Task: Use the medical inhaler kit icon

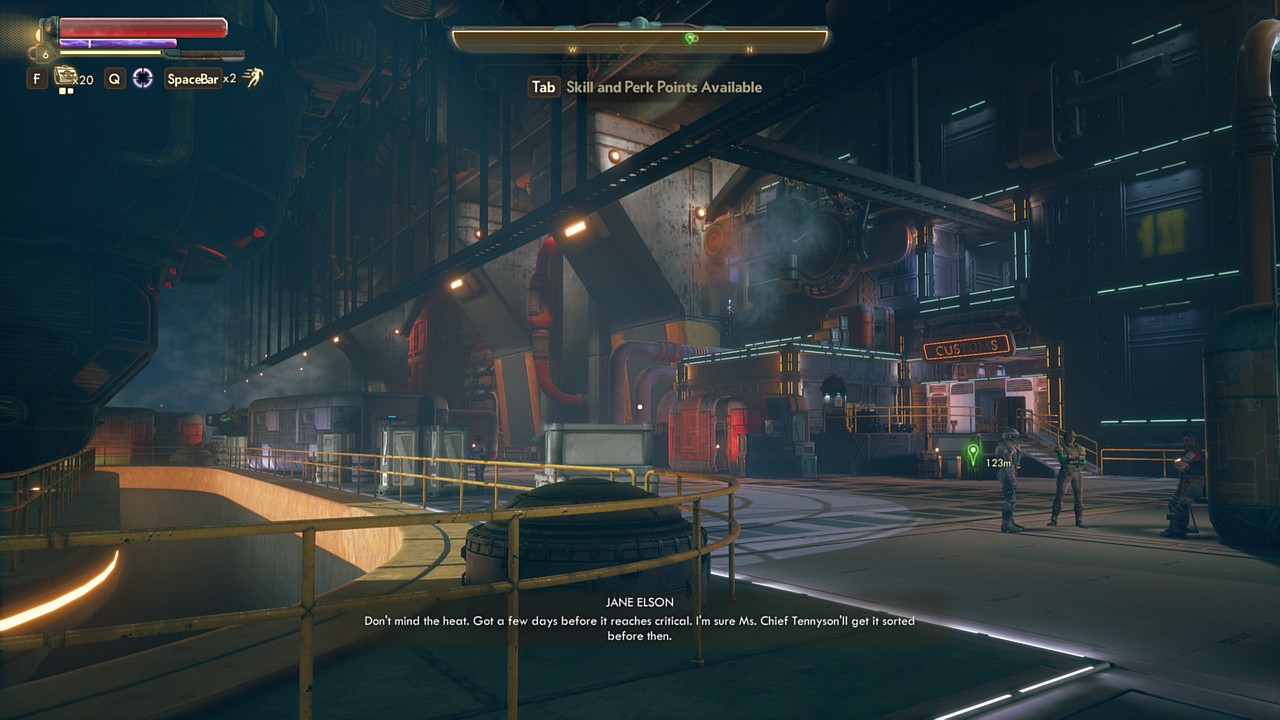Action: click(x=66, y=76)
